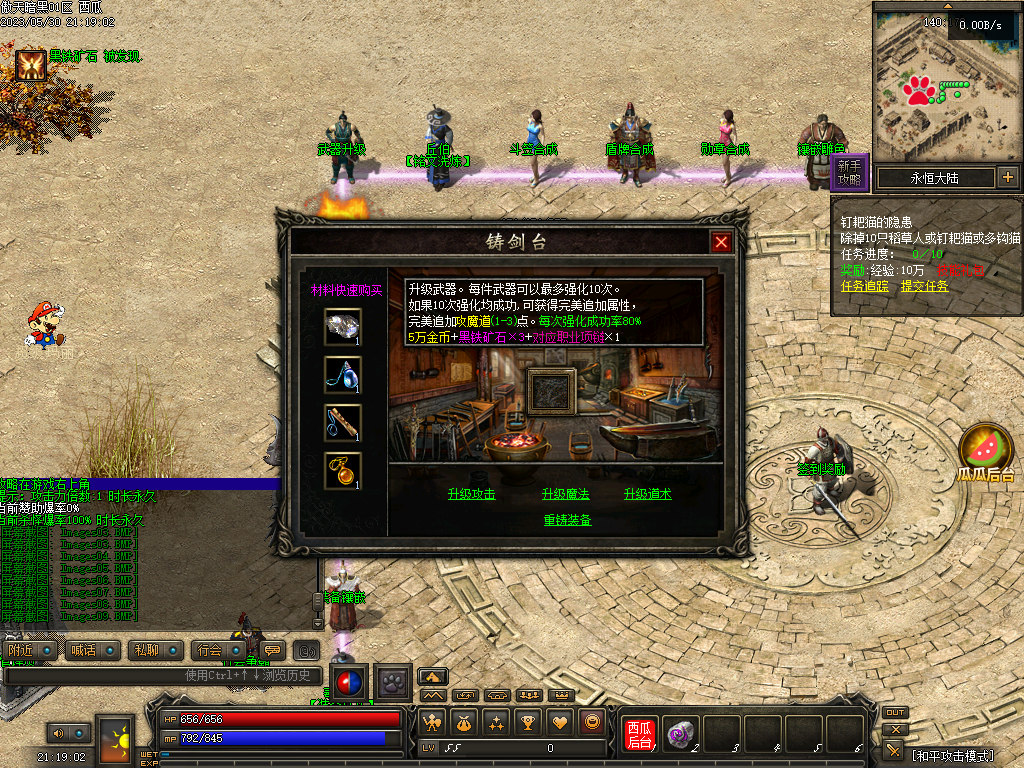
Task: Buy the black iron ore material
Action: pos(342,327)
